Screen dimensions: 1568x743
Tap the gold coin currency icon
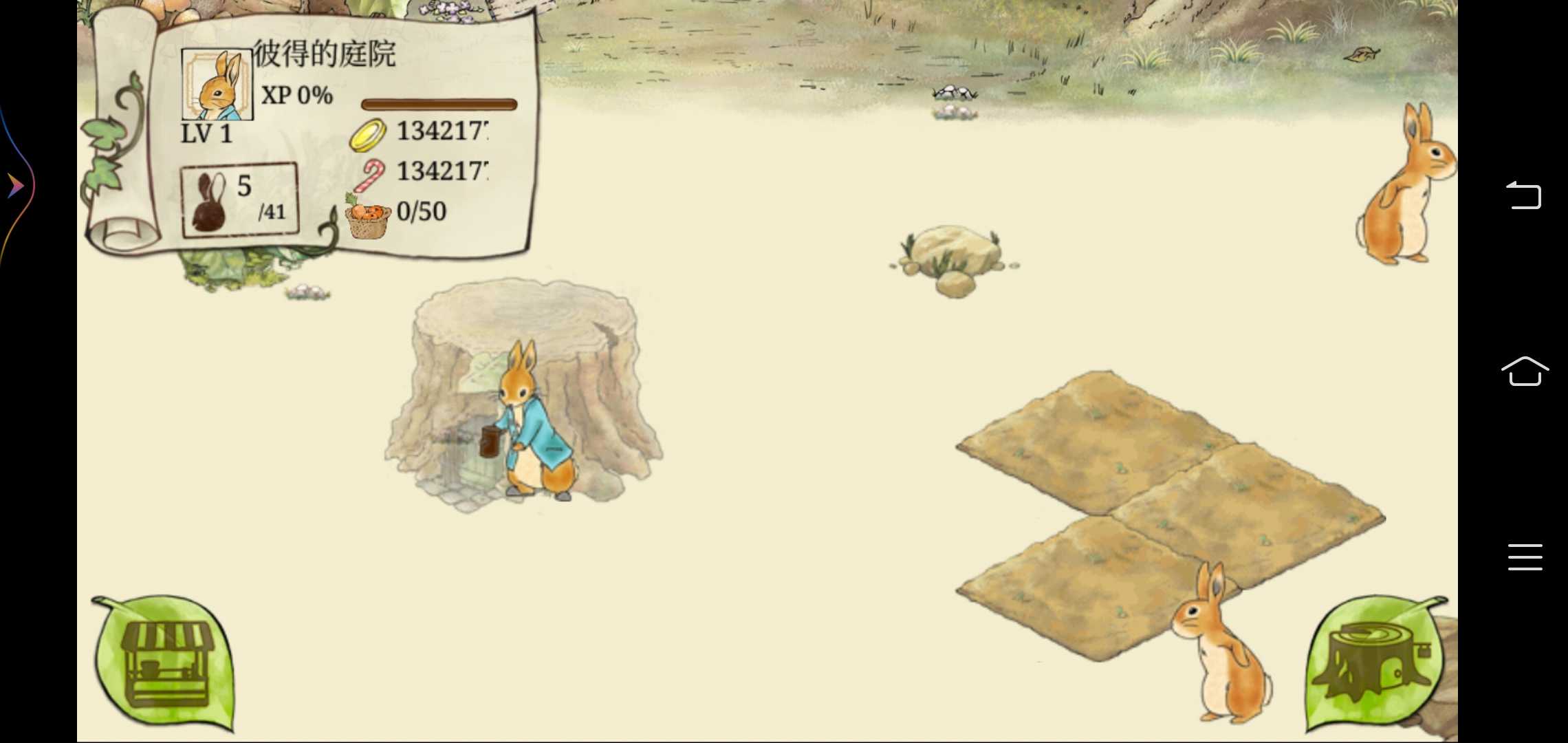(367, 134)
